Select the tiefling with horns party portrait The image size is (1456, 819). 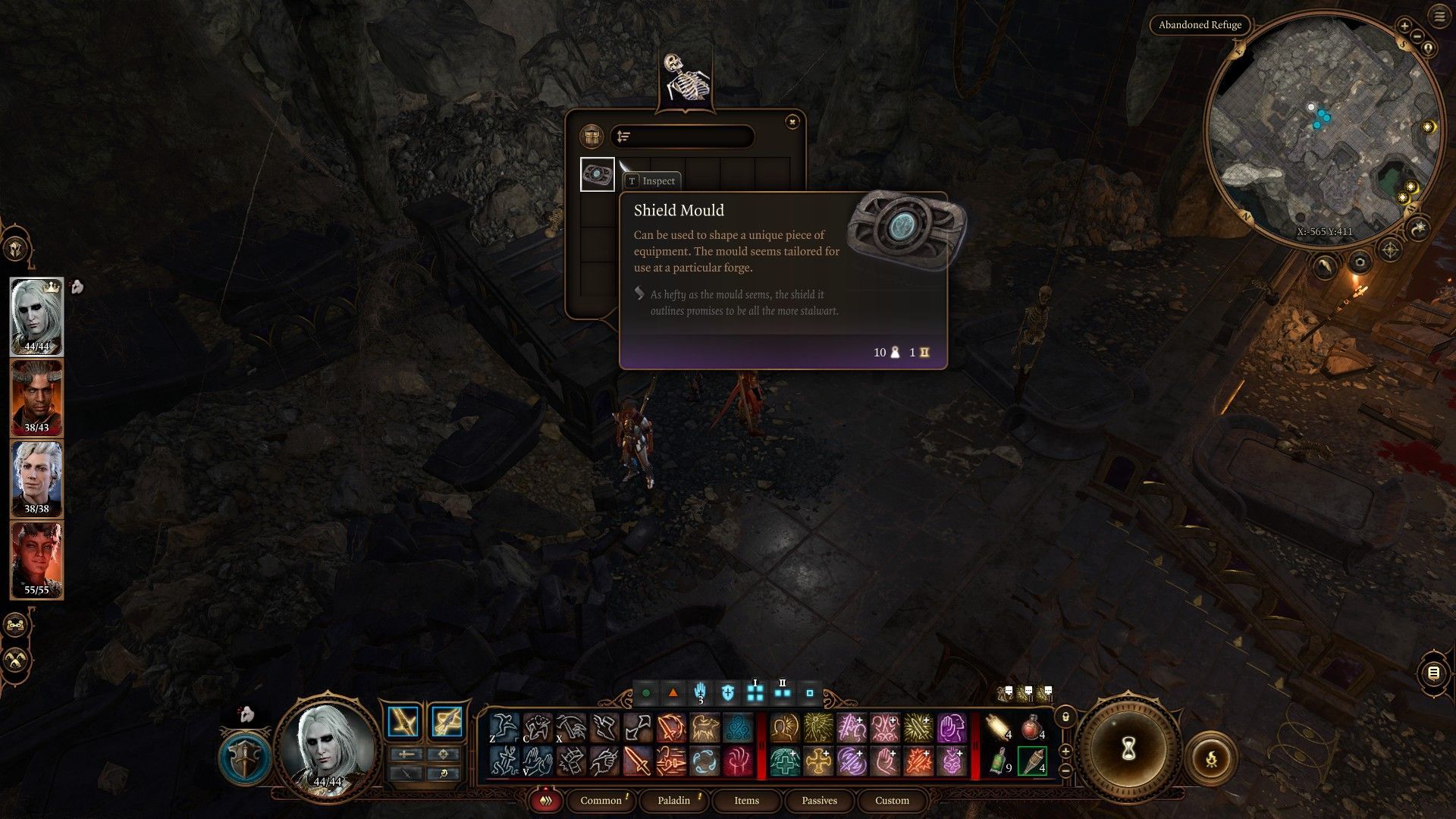[36, 397]
